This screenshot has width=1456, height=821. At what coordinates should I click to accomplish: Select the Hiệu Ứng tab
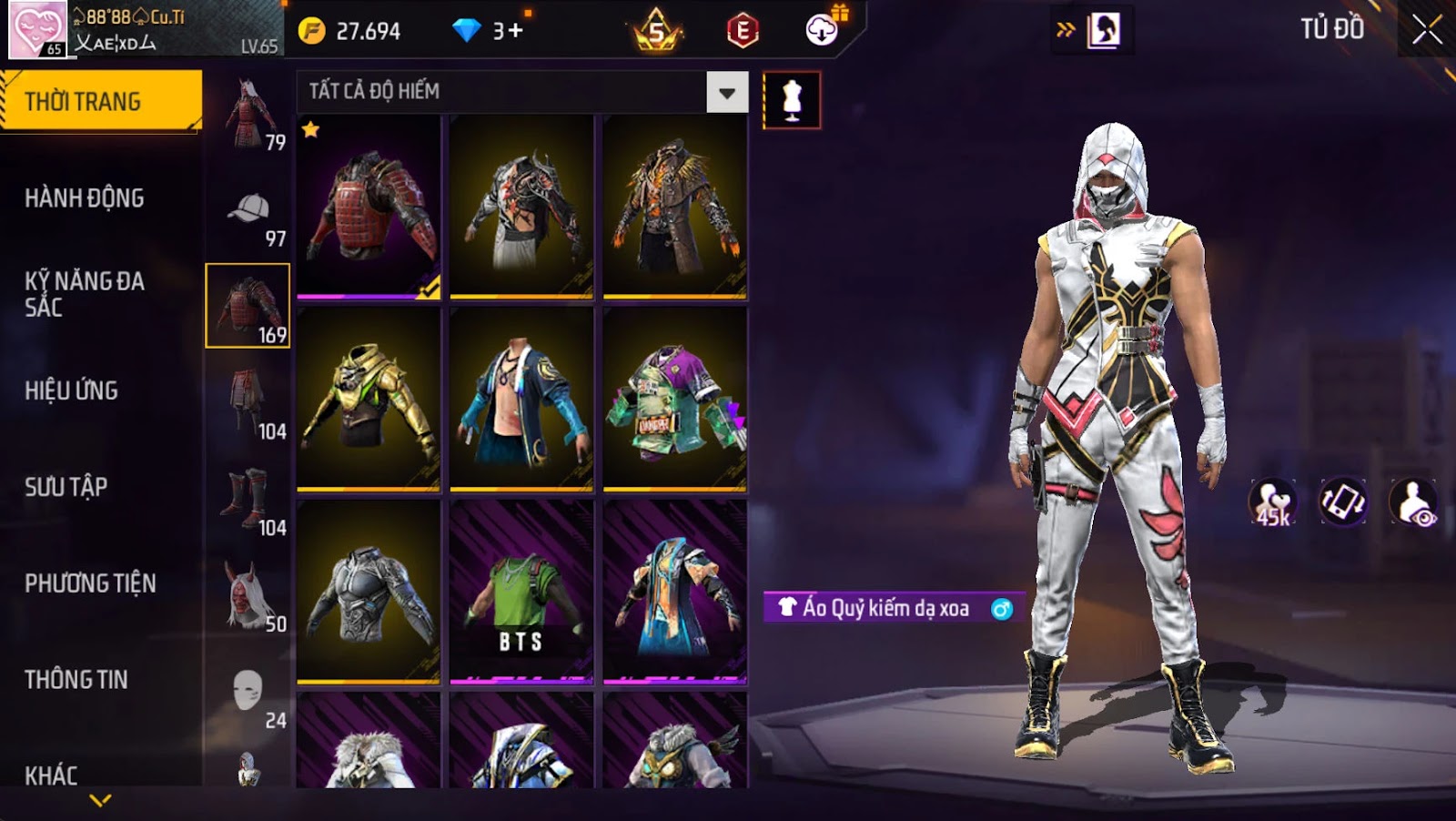coord(72,390)
